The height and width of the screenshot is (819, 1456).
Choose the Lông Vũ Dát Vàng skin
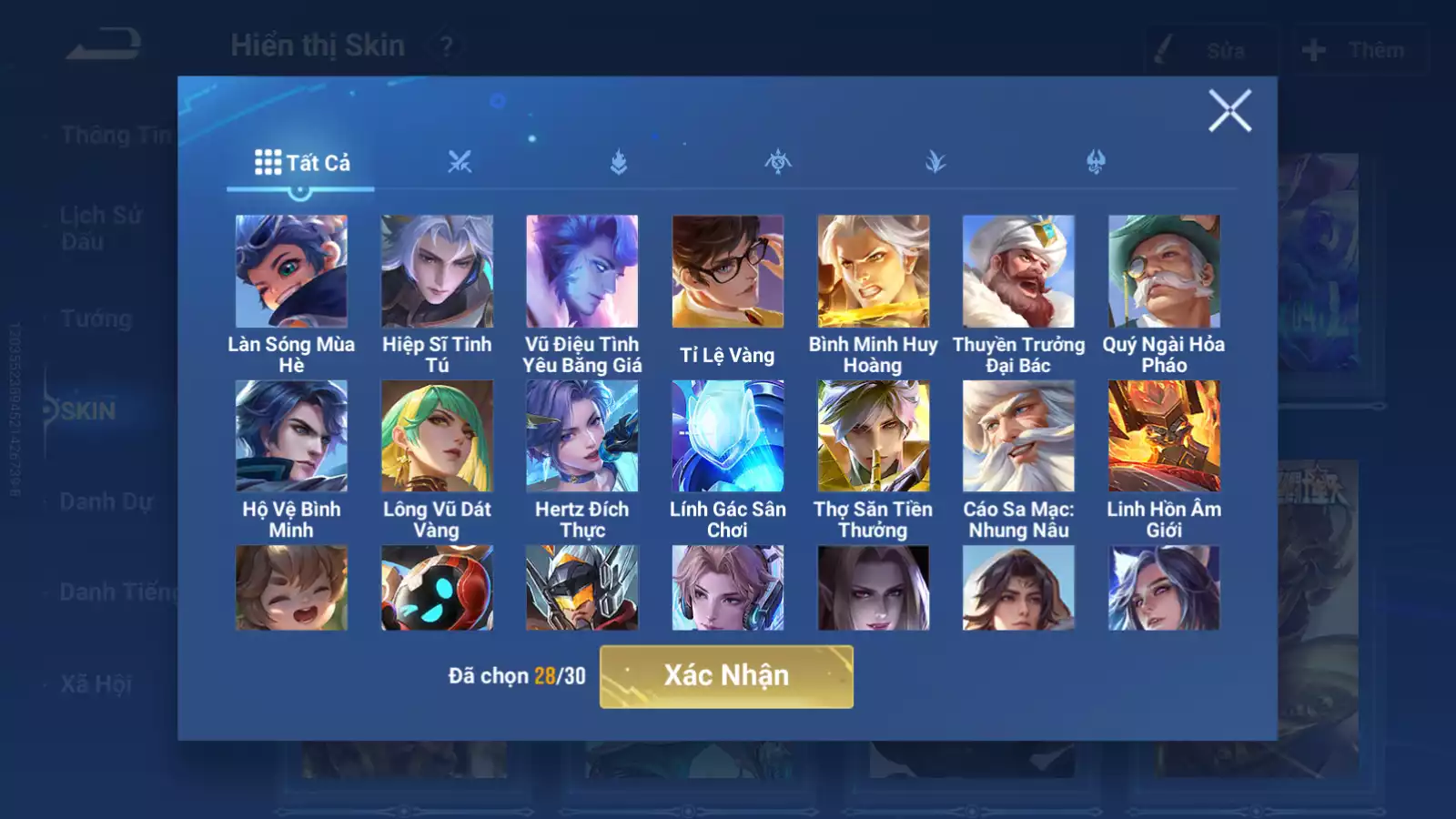pyautogui.click(x=437, y=436)
